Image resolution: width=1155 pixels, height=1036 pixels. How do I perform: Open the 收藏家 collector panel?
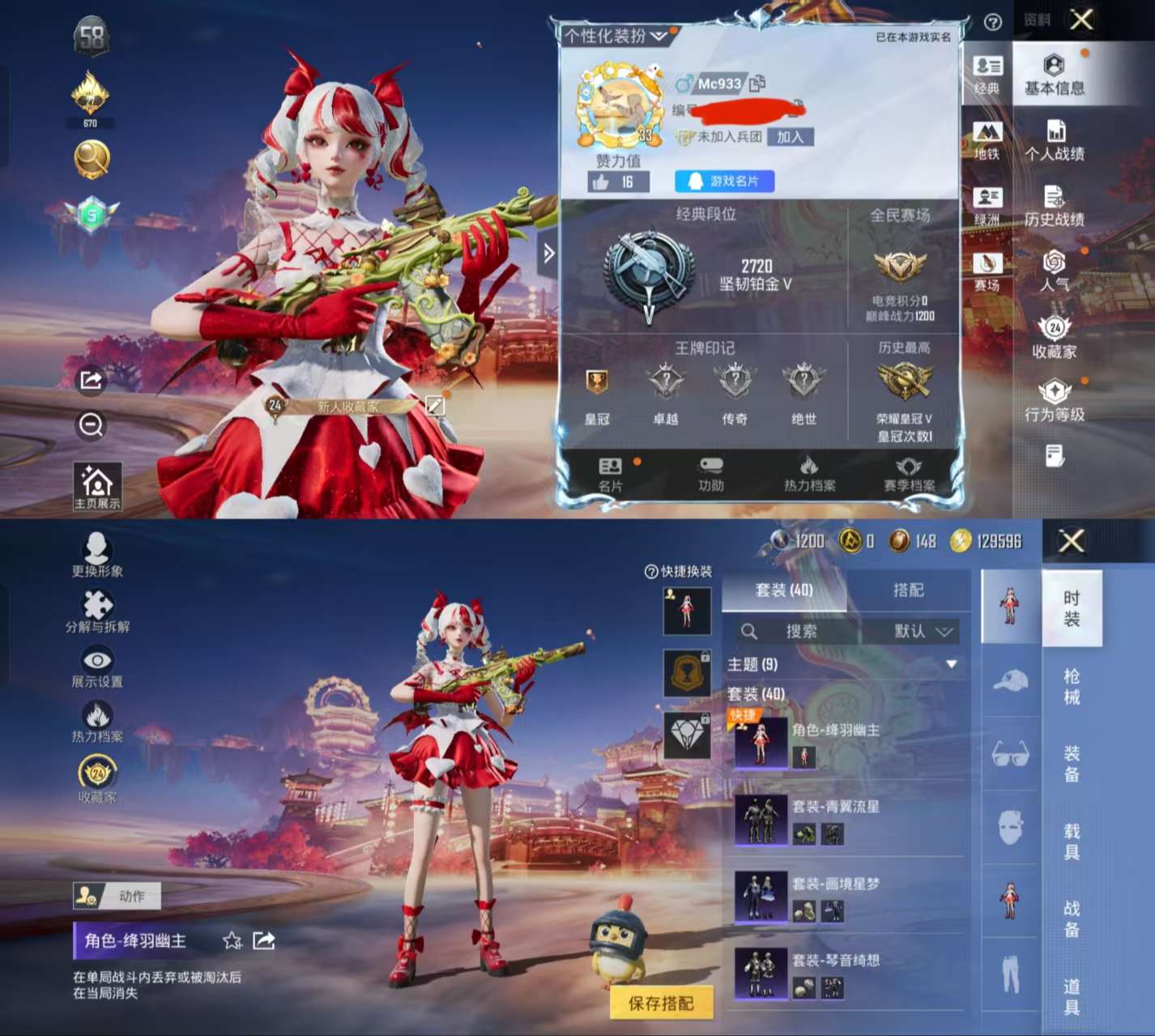[x=1054, y=339]
